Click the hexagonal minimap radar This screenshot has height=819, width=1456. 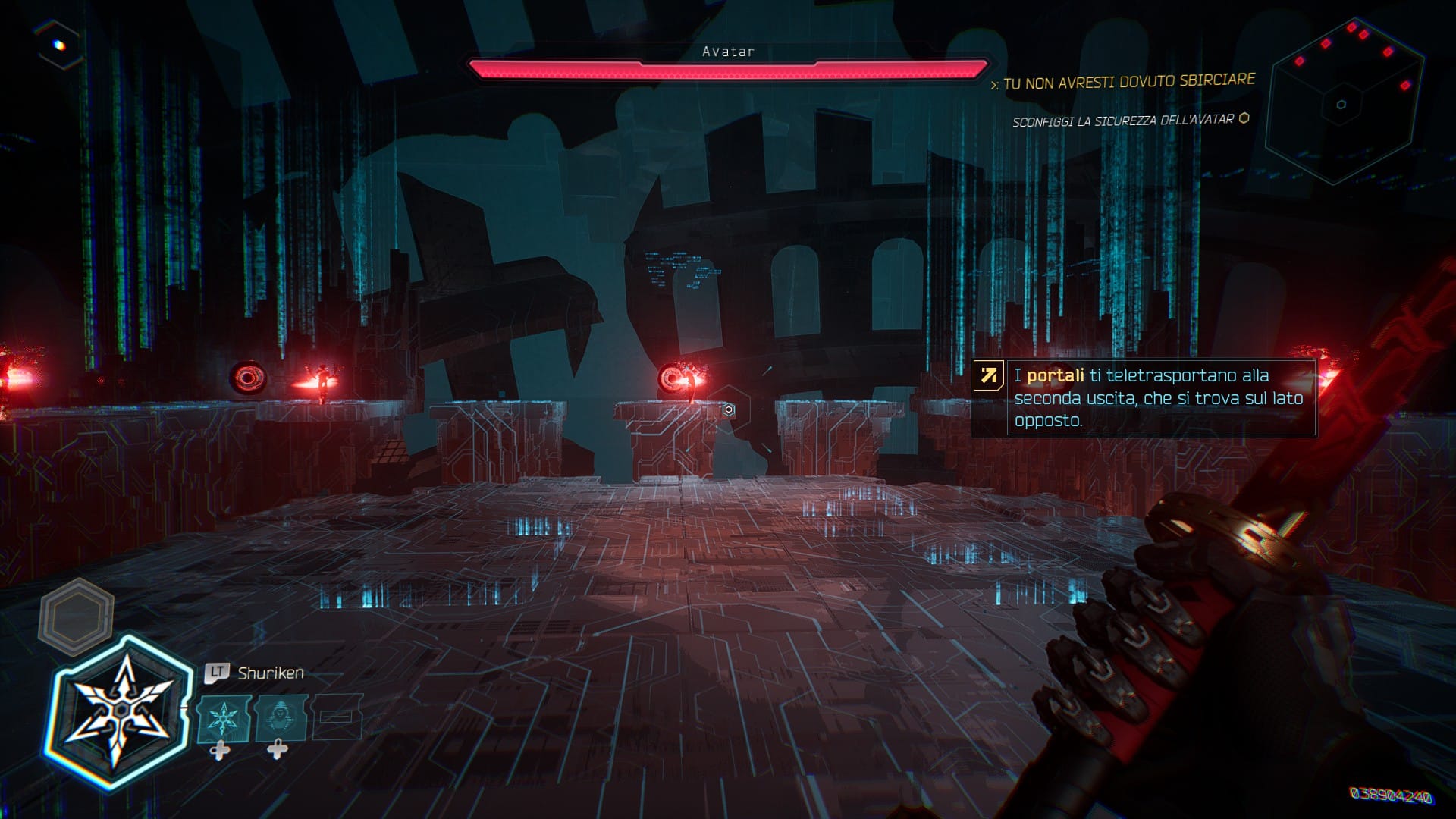pos(1341,103)
